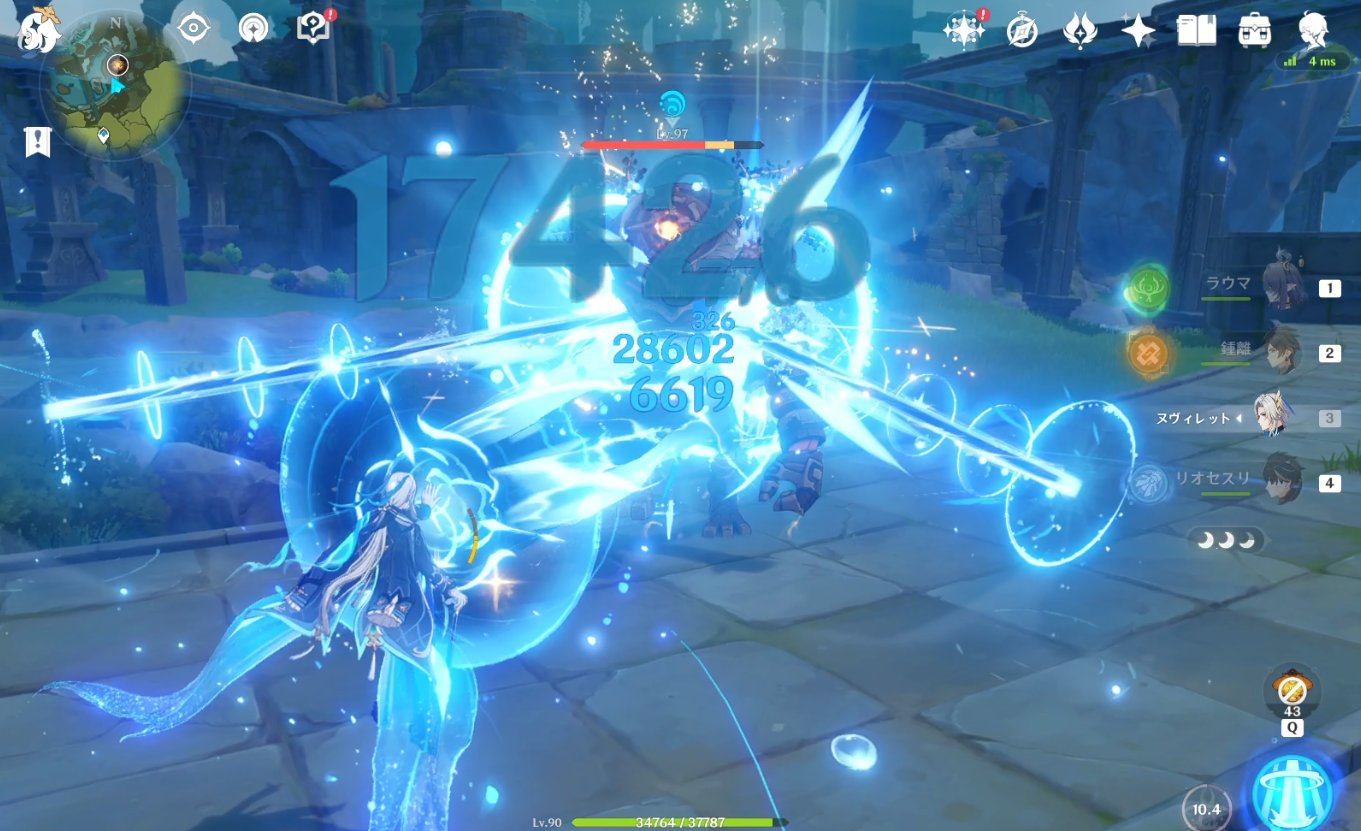Trigger ラウマ's green elemental burst icon
1361x831 pixels.
point(1150,287)
